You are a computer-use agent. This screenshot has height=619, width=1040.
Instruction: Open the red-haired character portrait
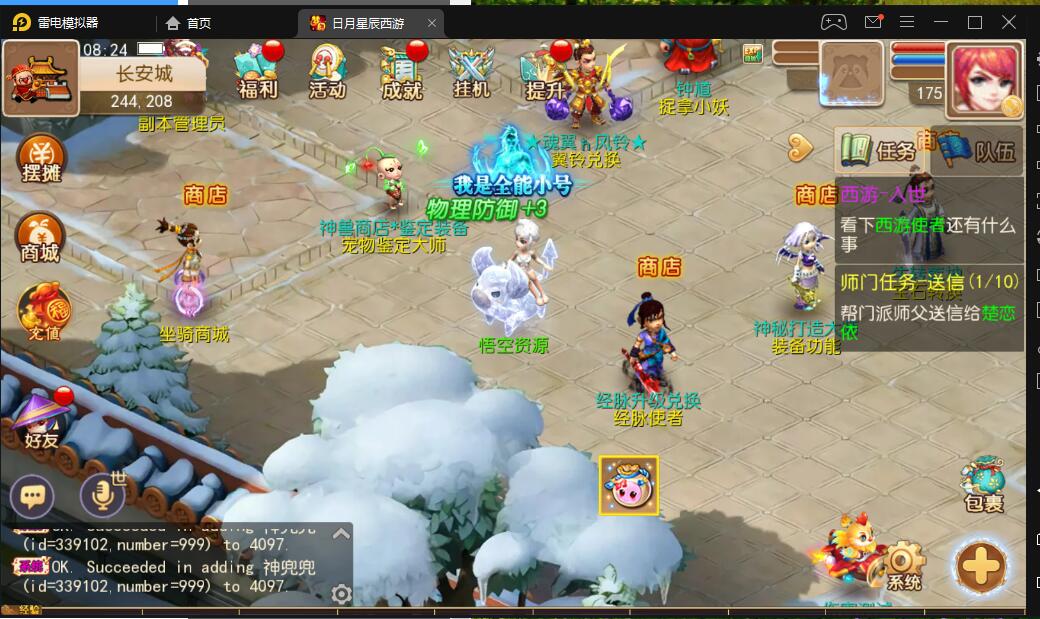coord(984,80)
